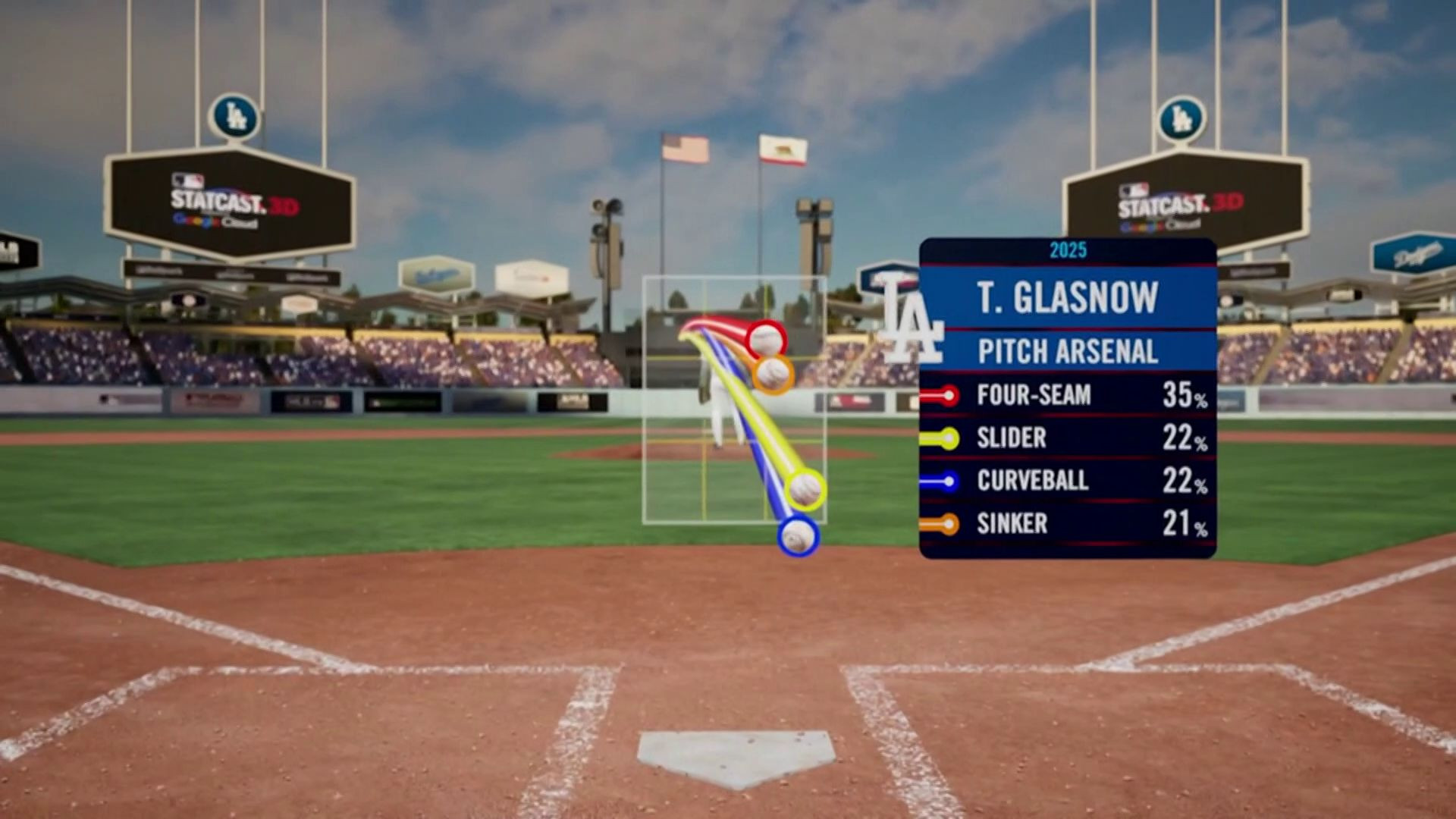This screenshot has width=1456, height=819.
Task: Select the orange-ringed sinker ball marker
Action: [x=773, y=374]
